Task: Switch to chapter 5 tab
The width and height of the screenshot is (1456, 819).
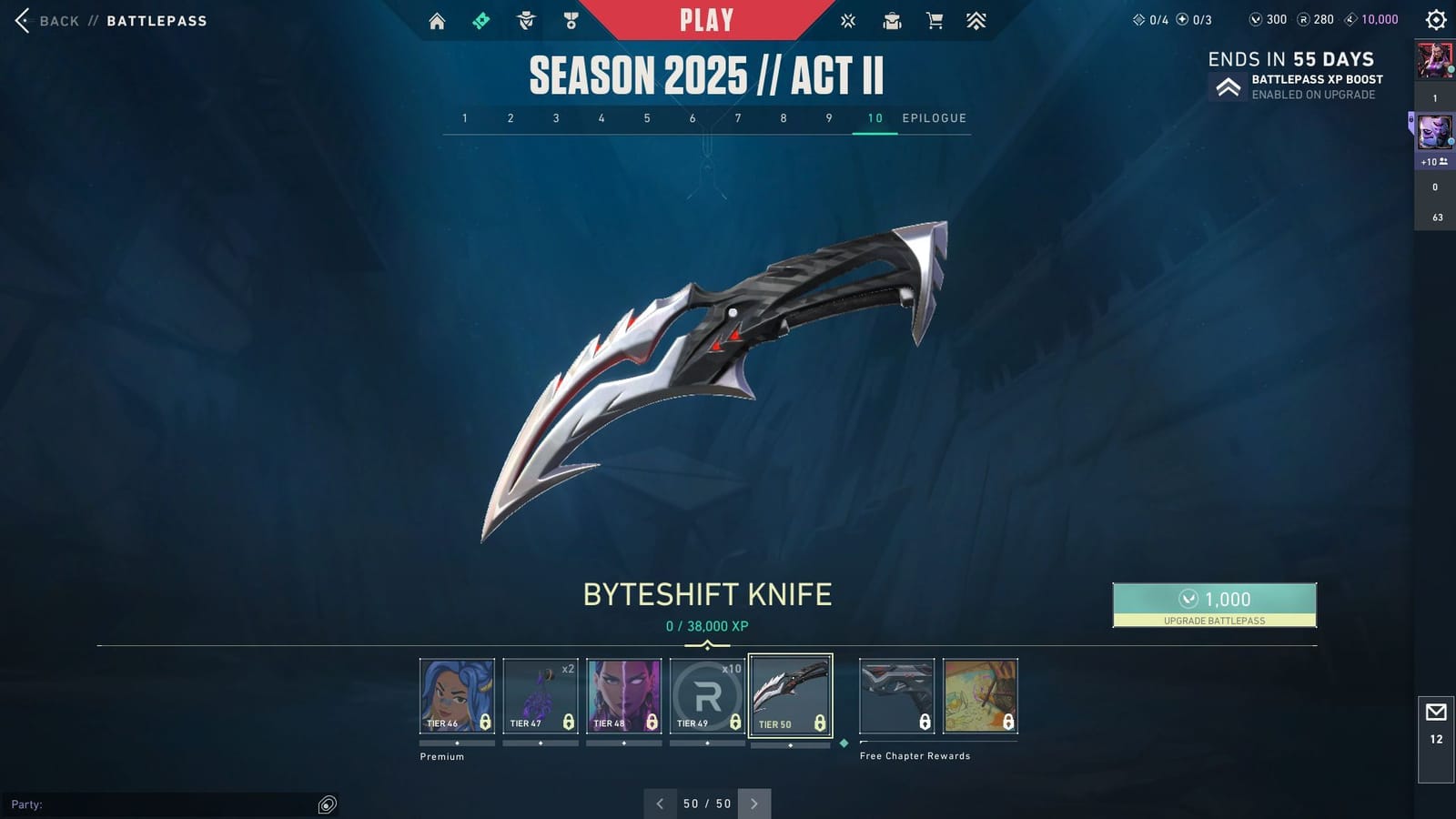Action: click(x=647, y=117)
